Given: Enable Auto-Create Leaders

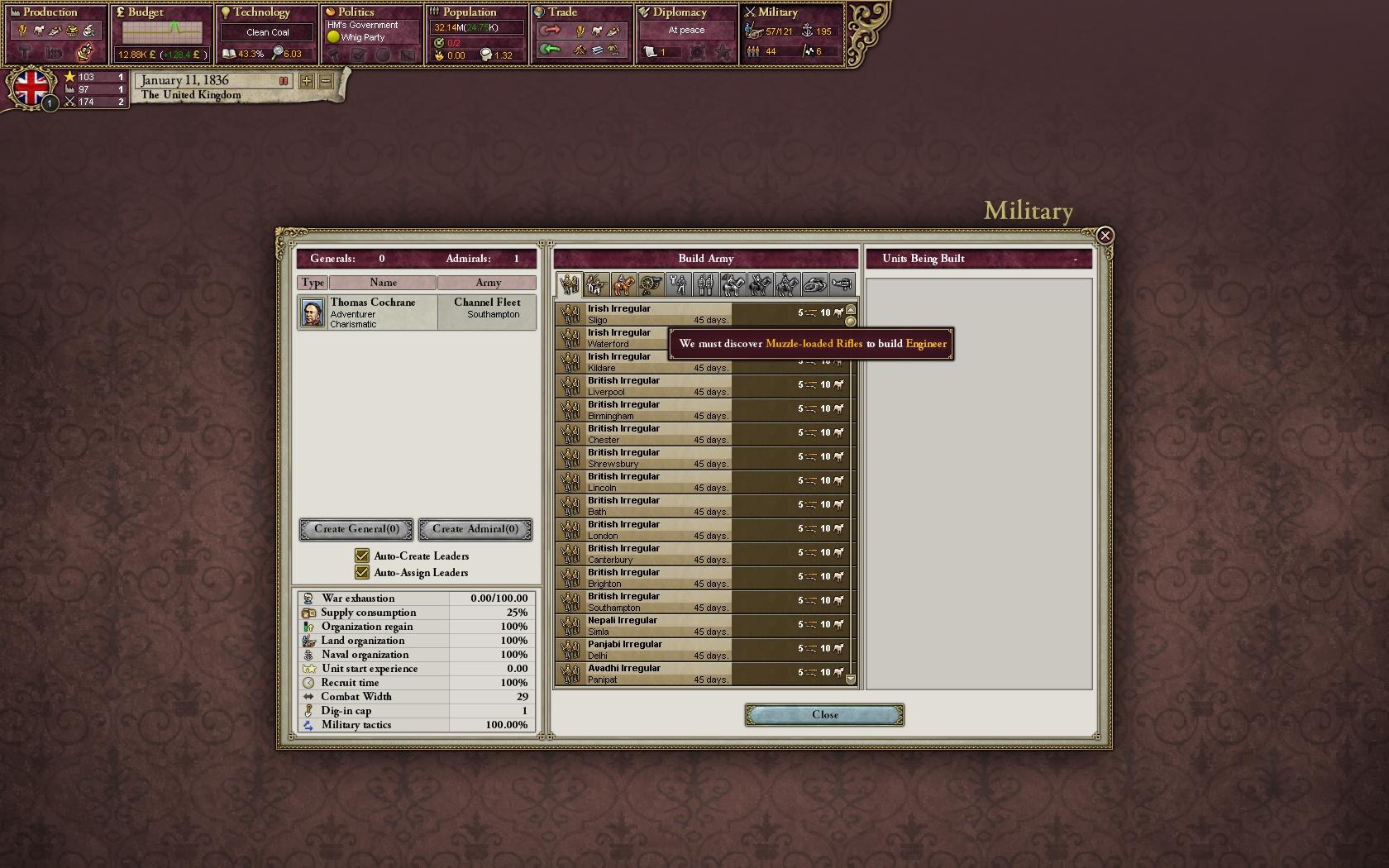Looking at the screenshot, I should [x=362, y=556].
